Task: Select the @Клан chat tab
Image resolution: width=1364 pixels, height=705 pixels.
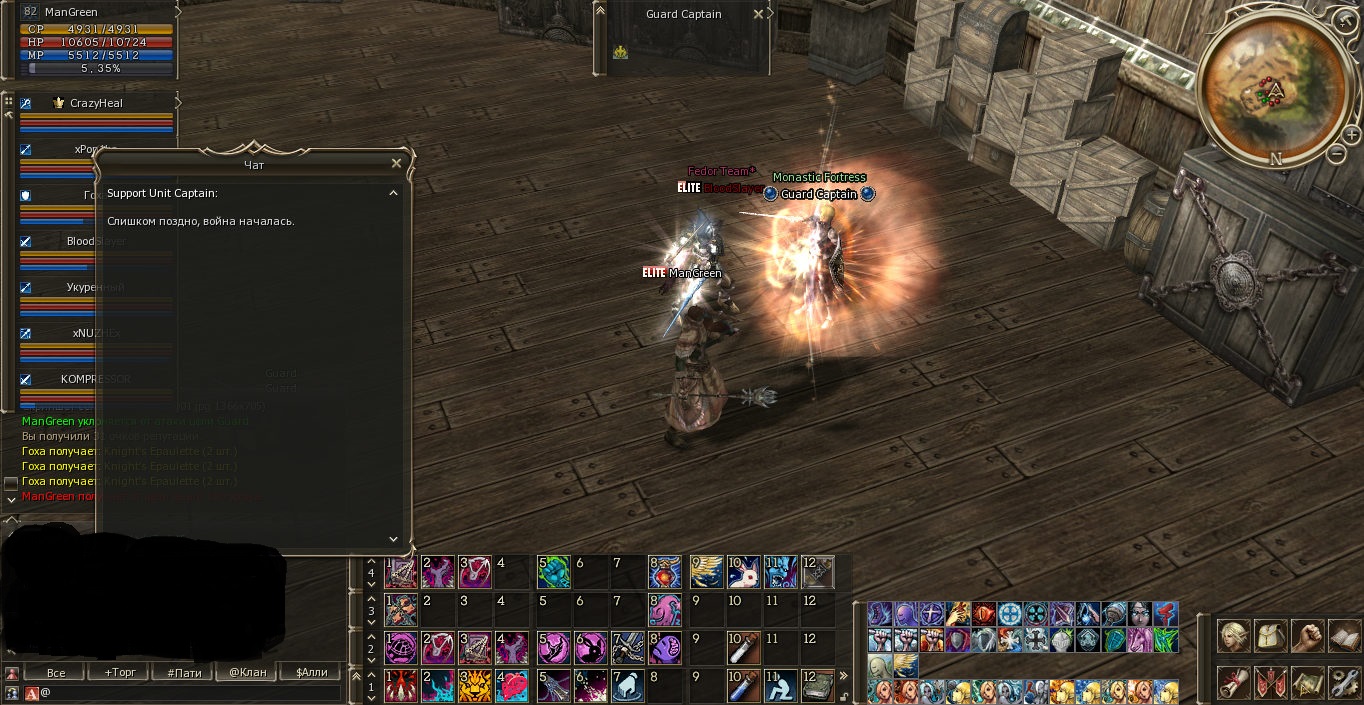Action: [248, 672]
